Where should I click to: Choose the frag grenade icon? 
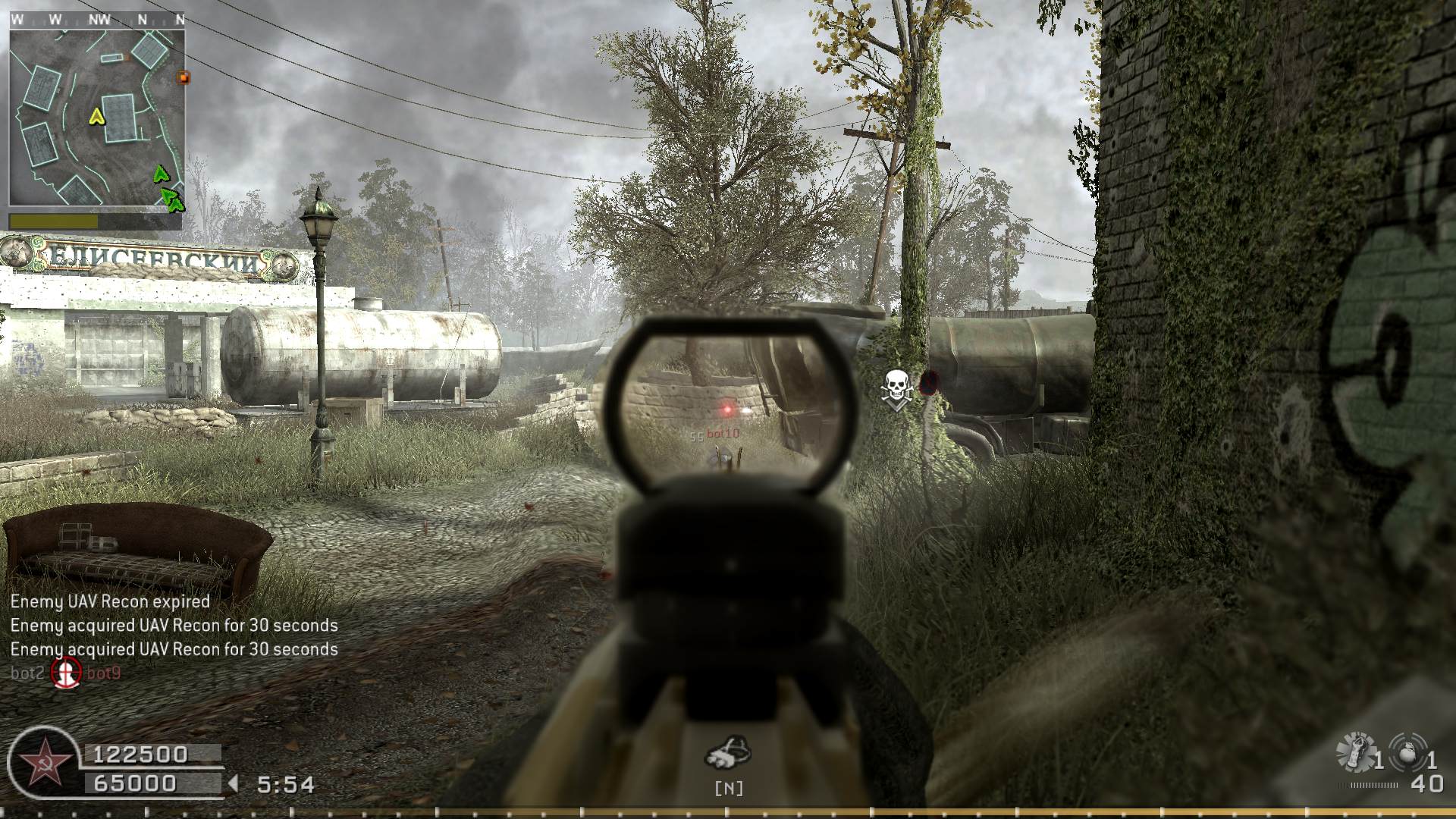pos(1408,752)
